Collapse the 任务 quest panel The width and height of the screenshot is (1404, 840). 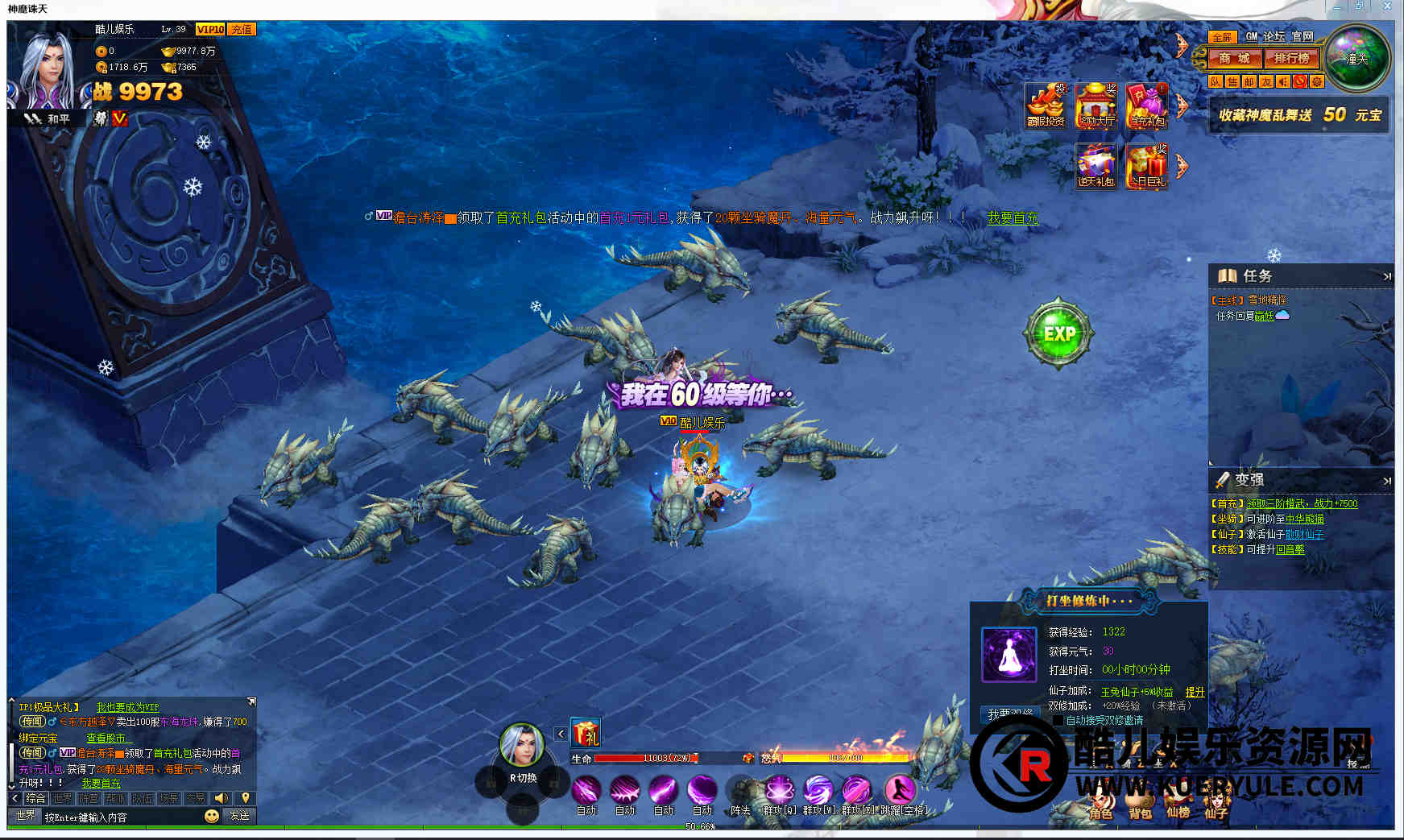1386,276
